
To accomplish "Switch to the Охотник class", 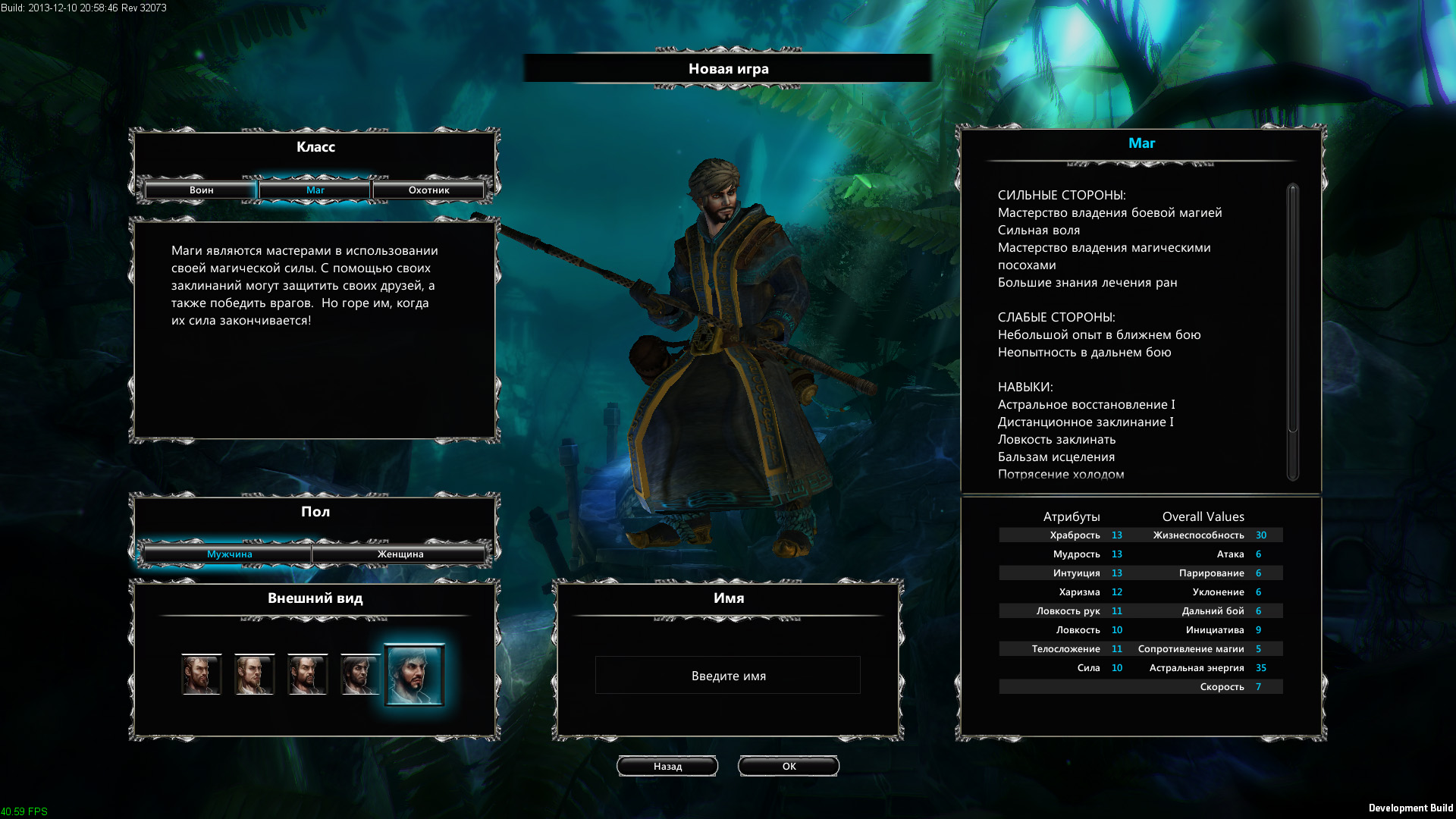I will click(x=428, y=190).
